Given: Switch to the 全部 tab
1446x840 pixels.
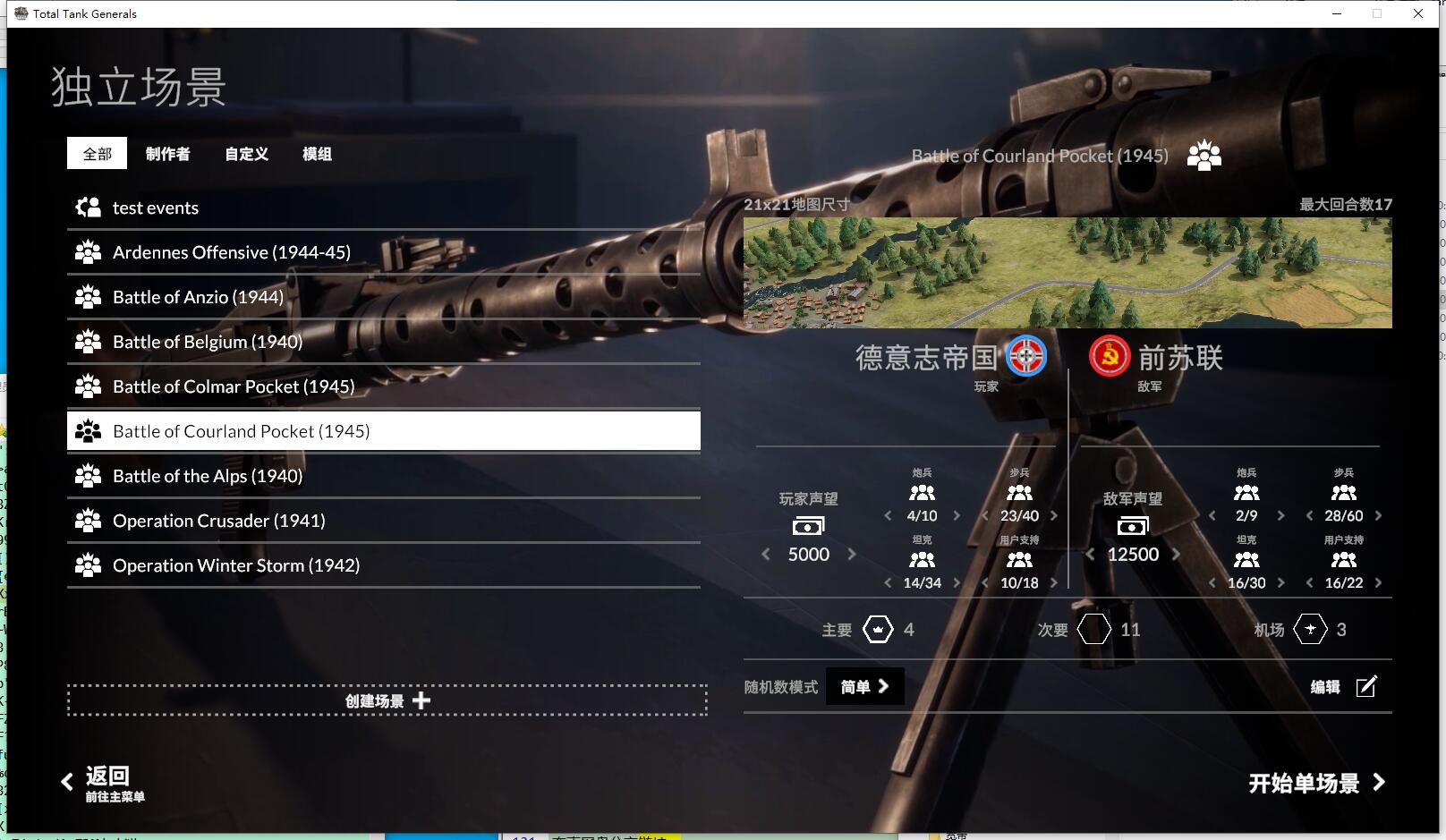Looking at the screenshot, I should tap(97, 154).
